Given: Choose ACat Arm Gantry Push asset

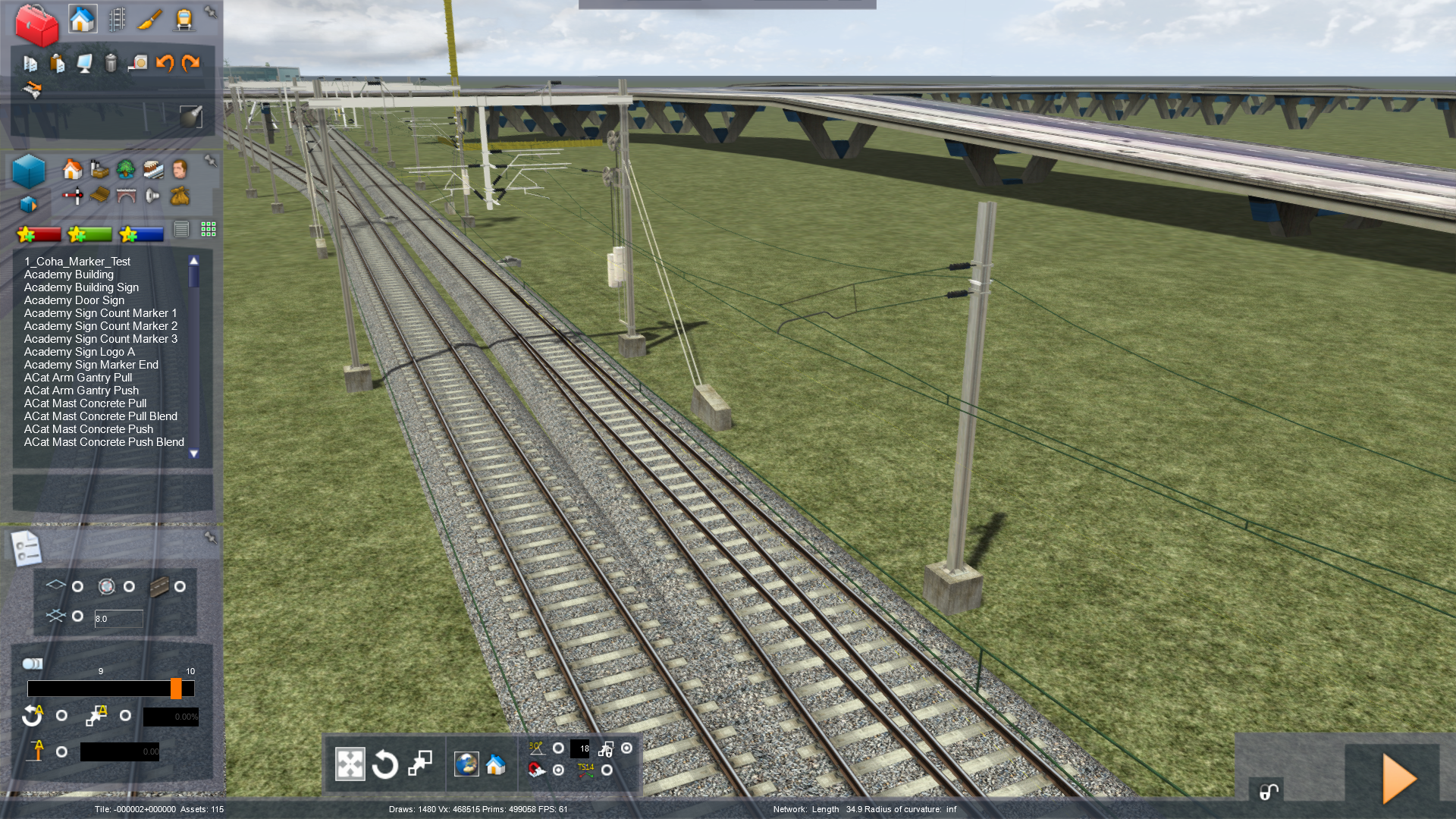Looking at the screenshot, I should pos(81,391).
